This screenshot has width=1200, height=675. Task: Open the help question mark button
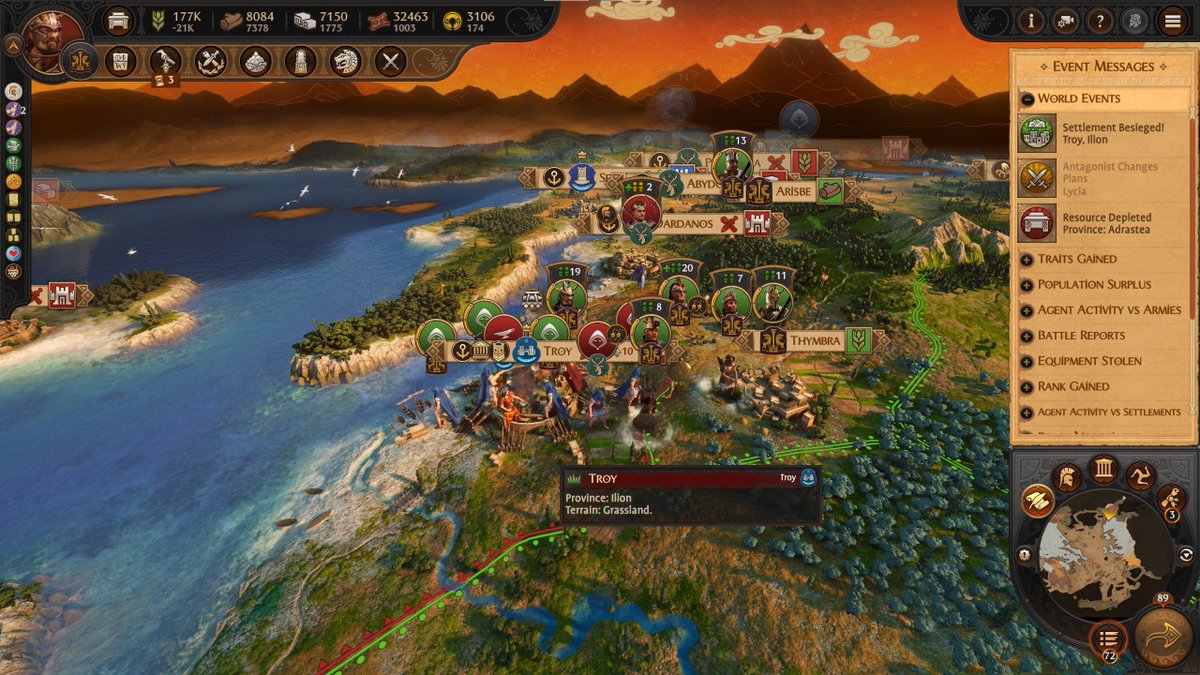coord(1099,20)
